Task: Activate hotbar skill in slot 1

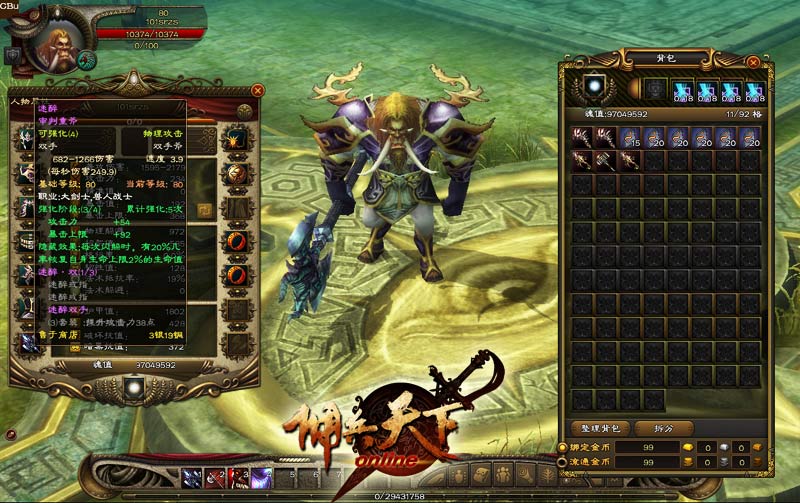Action: coord(190,477)
